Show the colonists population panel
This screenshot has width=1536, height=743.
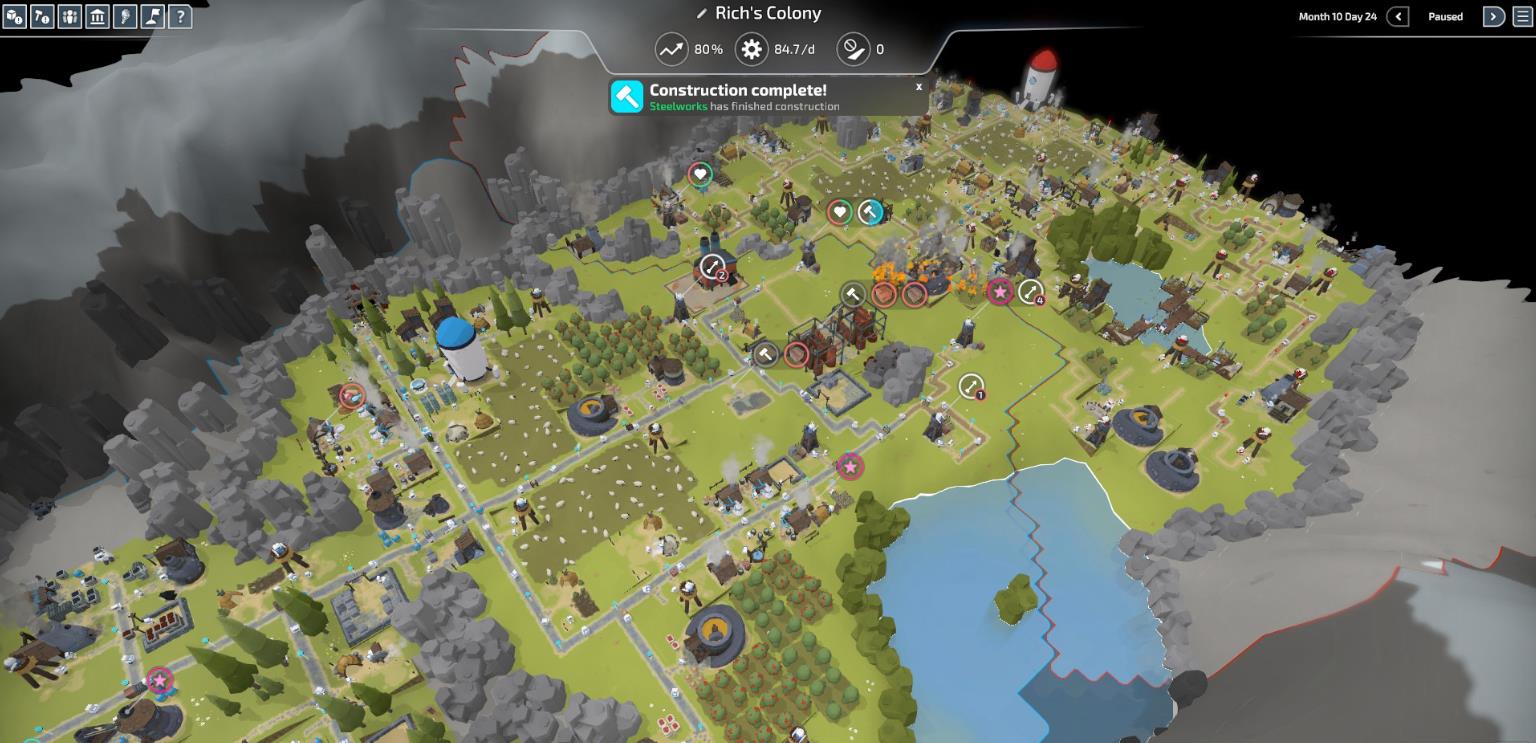pos(70,16)
